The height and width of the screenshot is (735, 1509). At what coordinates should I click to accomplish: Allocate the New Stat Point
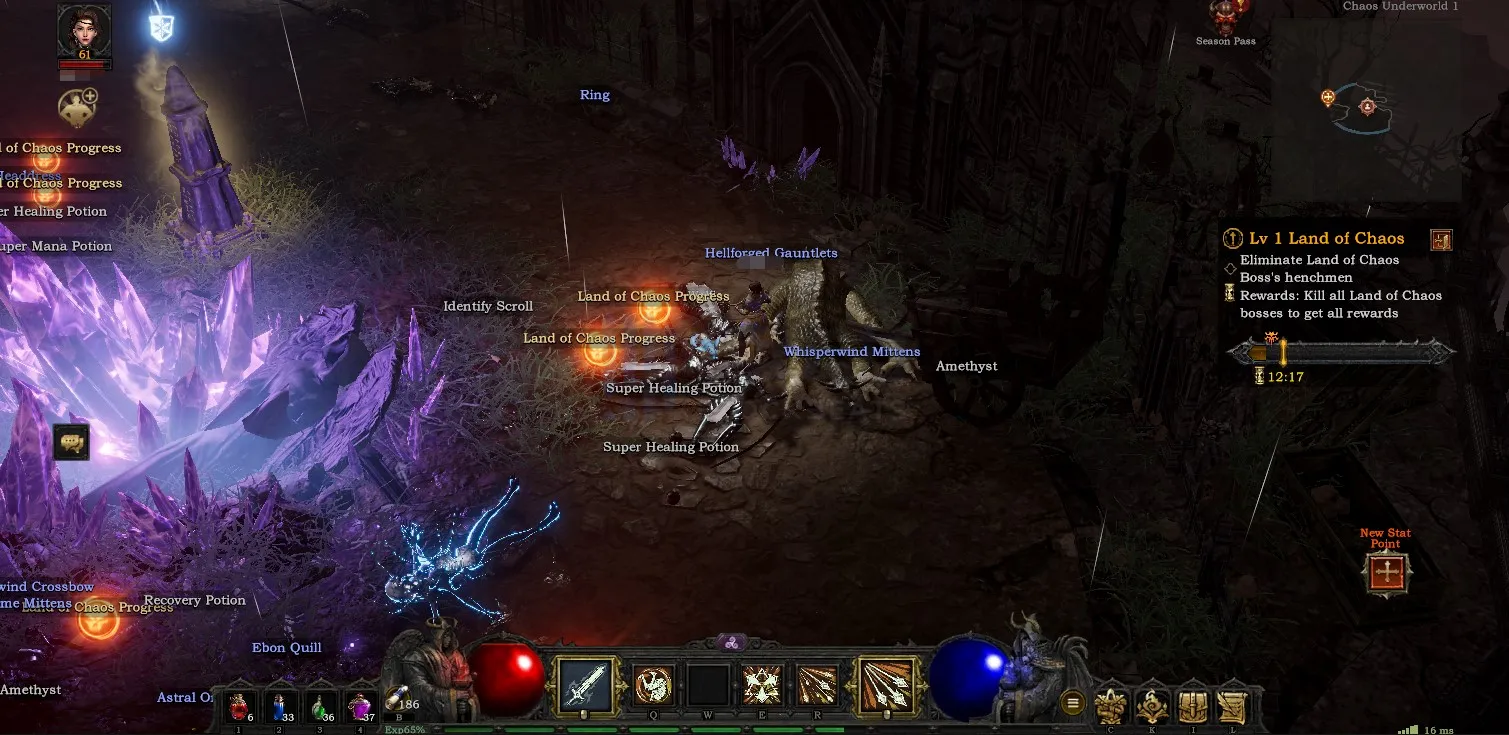[x=1386, y=574]
